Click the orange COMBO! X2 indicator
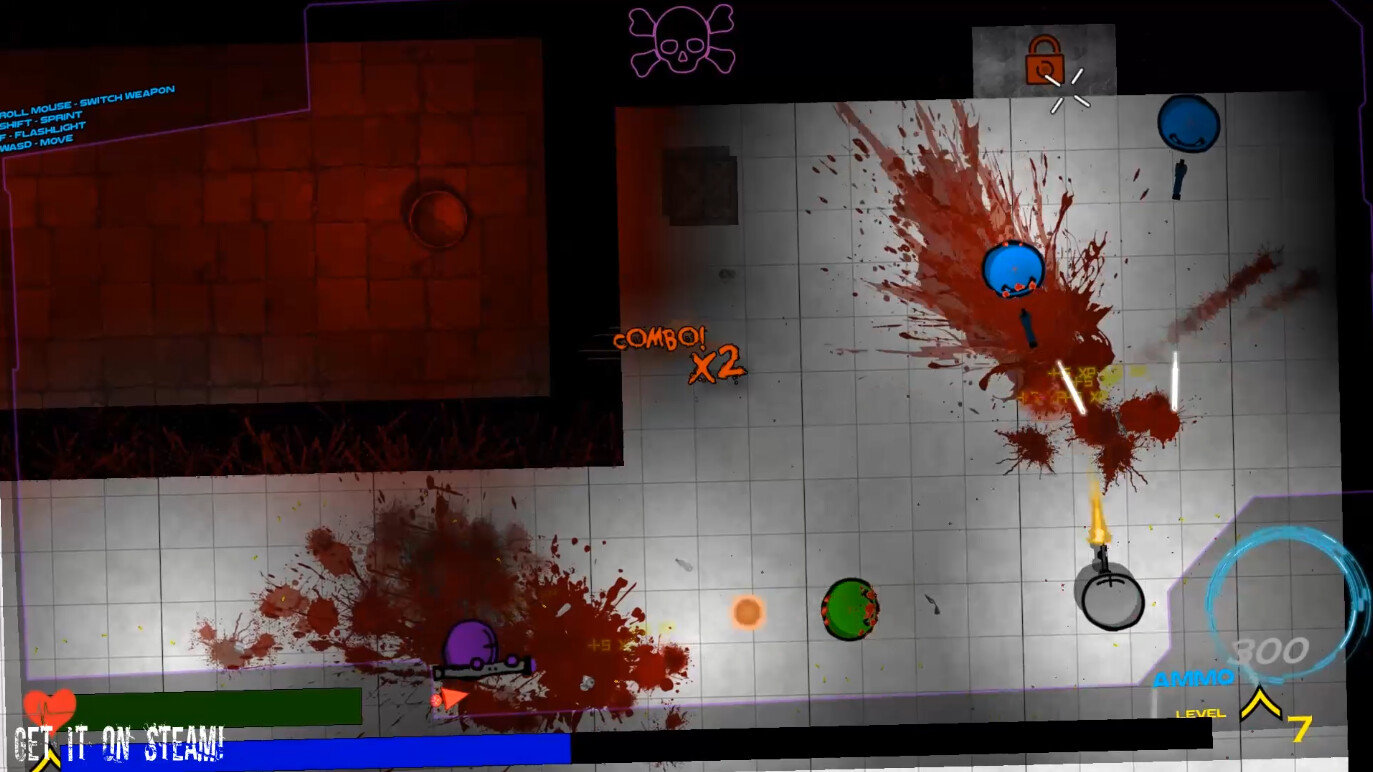The height and width of the screenshot is (772, 1373). (x=679, y=352)
